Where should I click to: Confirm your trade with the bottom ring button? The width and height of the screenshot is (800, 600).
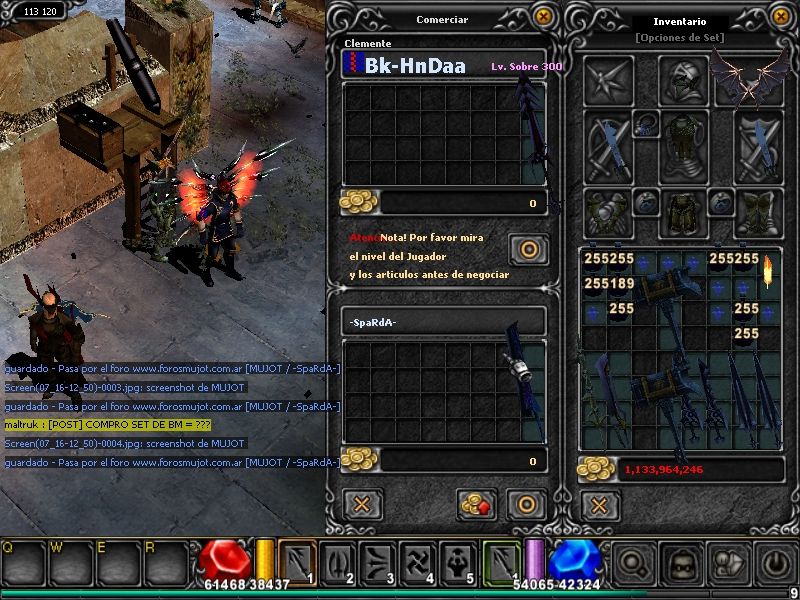tap(525, 504)
